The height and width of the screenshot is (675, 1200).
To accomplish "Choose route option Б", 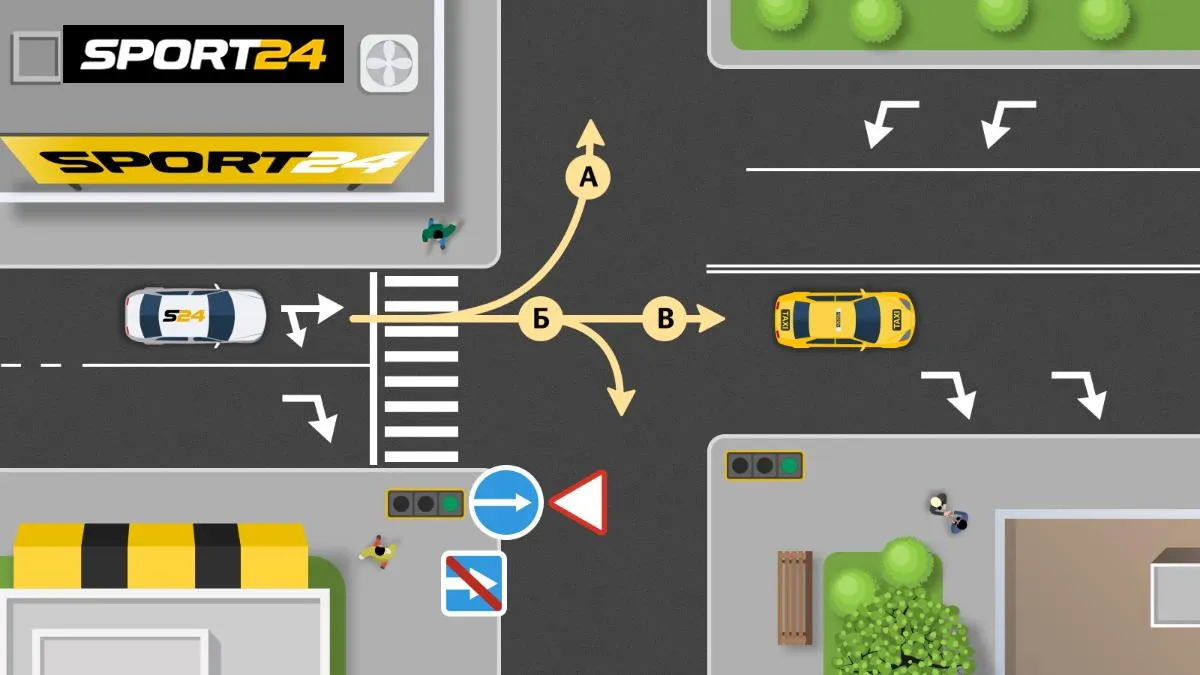I will click(541, 318).
